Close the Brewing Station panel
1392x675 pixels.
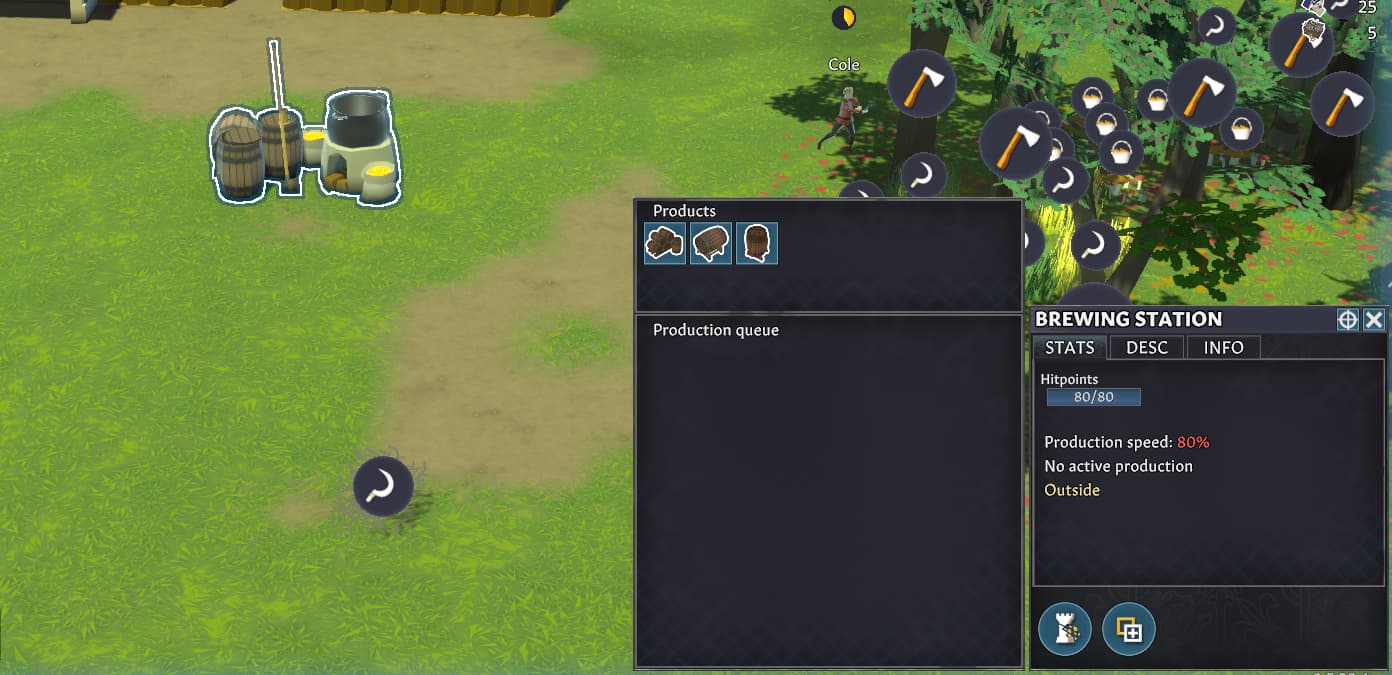click(1374, 319)
